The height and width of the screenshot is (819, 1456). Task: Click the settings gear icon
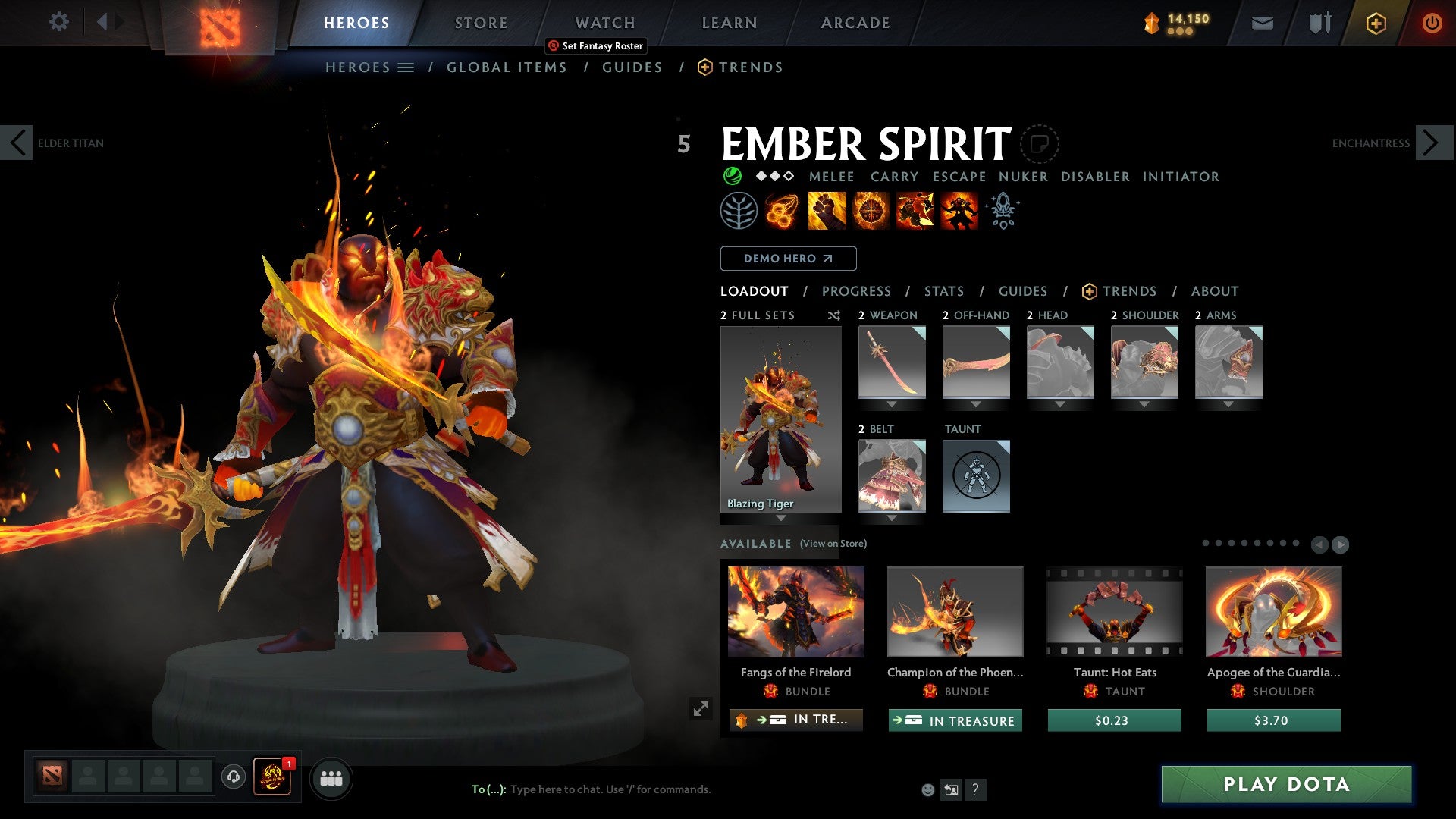point(58,21)
